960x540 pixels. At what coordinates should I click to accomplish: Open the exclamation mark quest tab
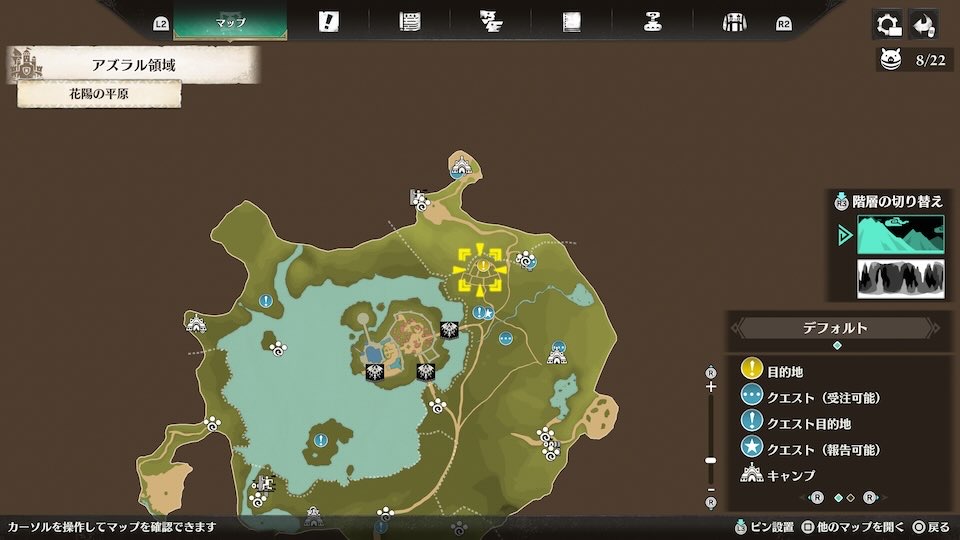pyautogui.click(x=328, y=22)
